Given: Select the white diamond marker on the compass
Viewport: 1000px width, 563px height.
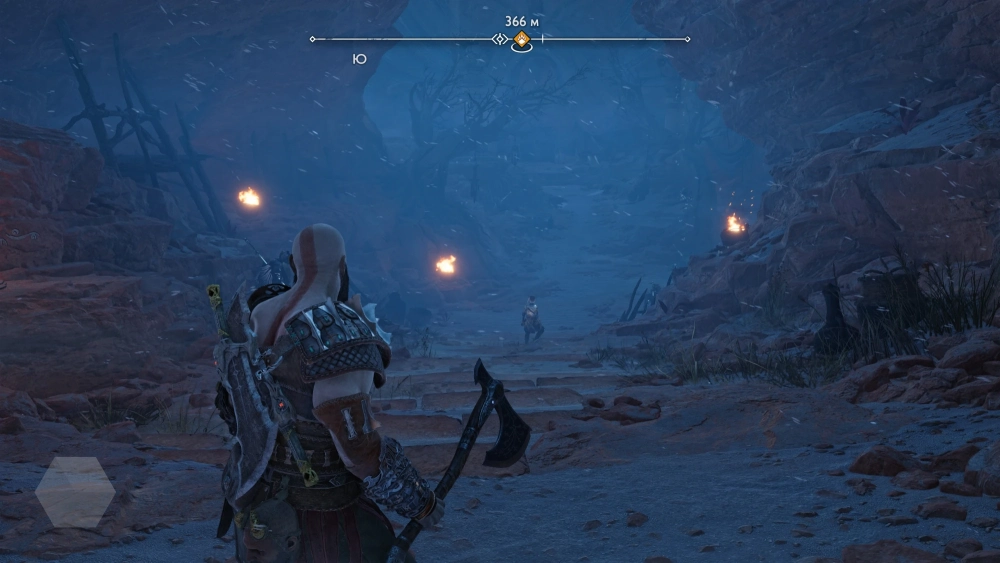Looking at the screenshot, I should [x=499, y=39].
